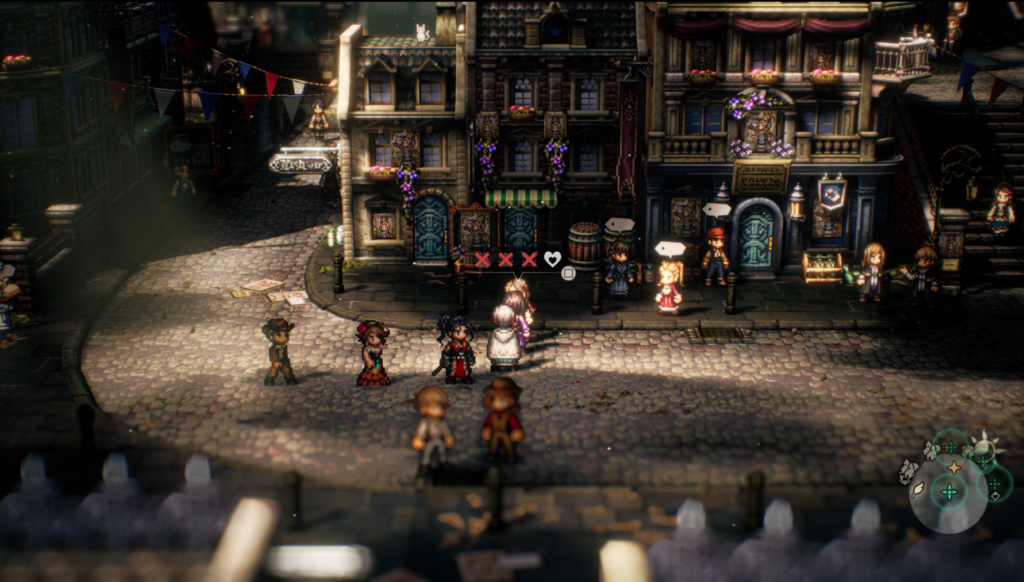Click the speech bubble above the blue-dressed woman
The width and height of the screenshot is (1024, 582).
coord(620,225)
